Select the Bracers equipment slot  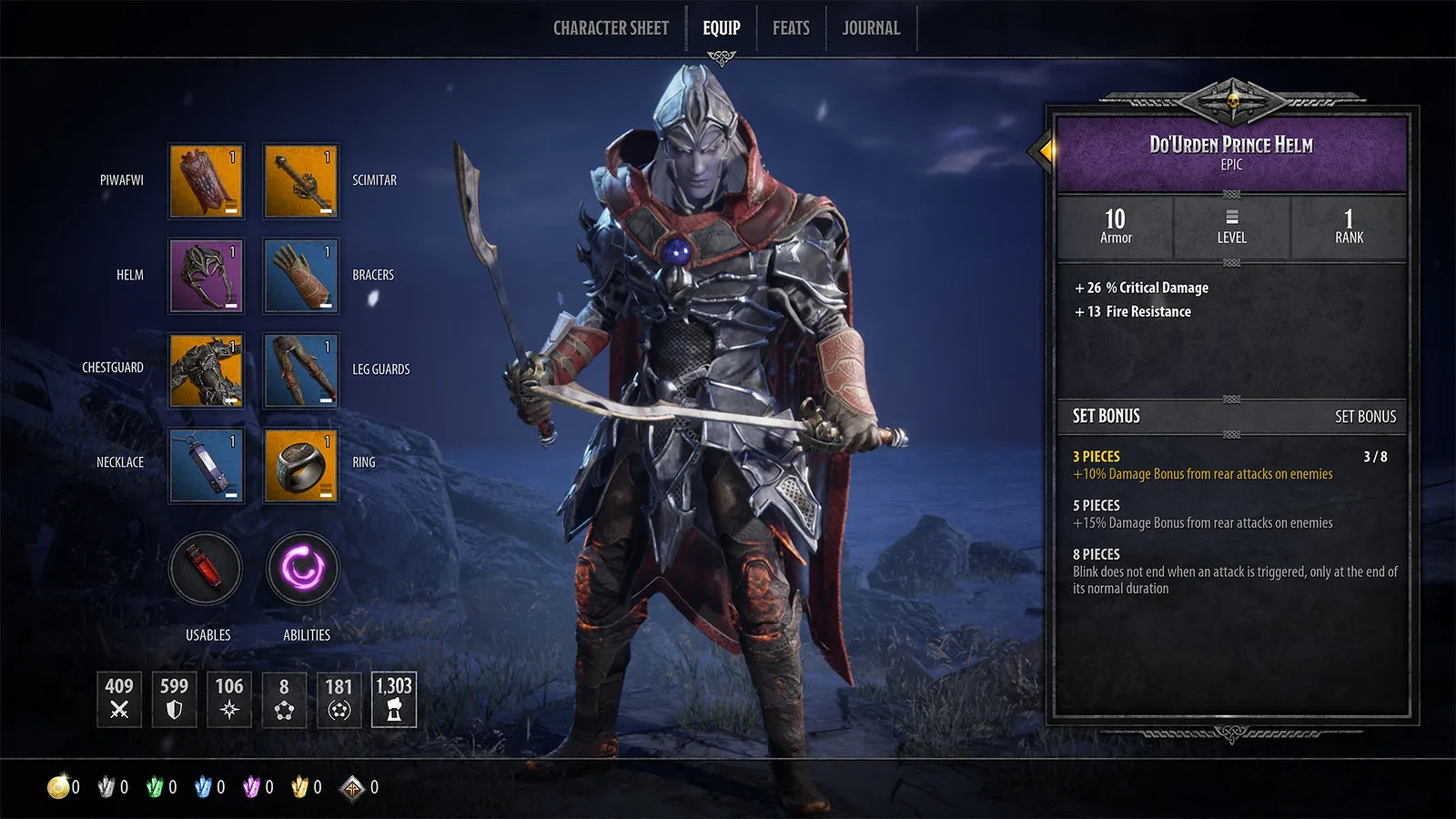pos(301,276)
